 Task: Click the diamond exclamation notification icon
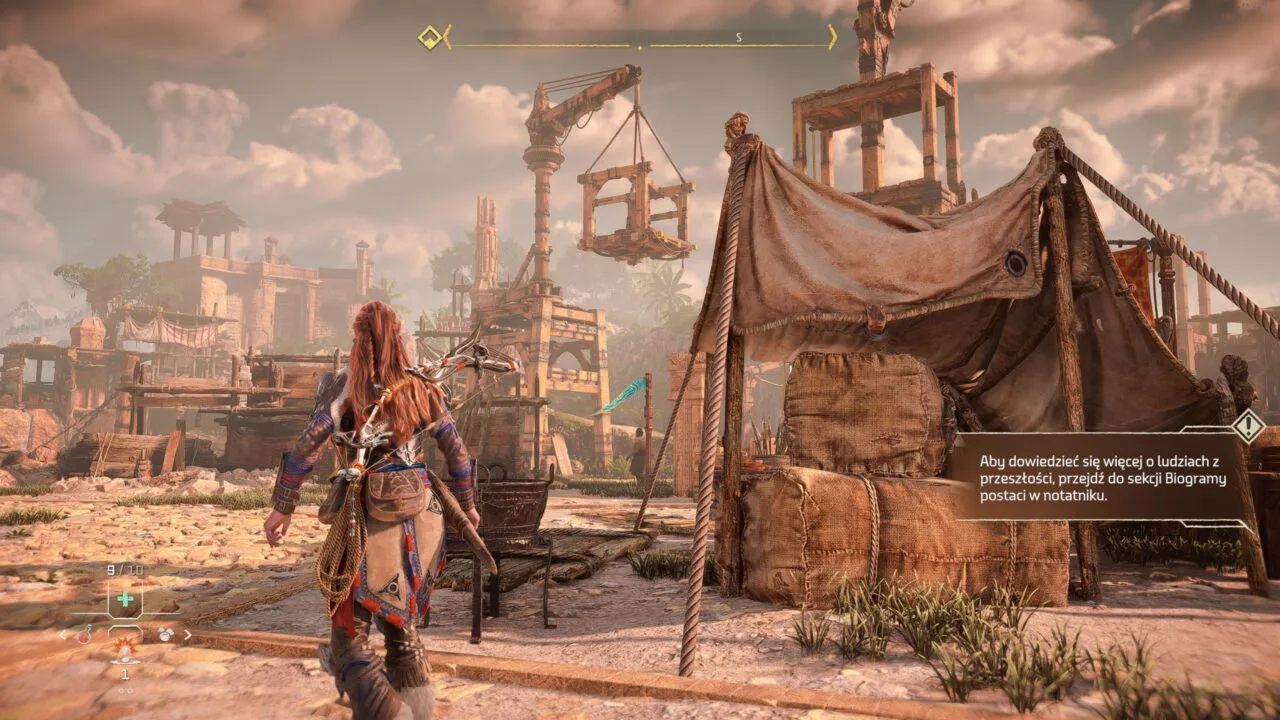click(1248, 426)
